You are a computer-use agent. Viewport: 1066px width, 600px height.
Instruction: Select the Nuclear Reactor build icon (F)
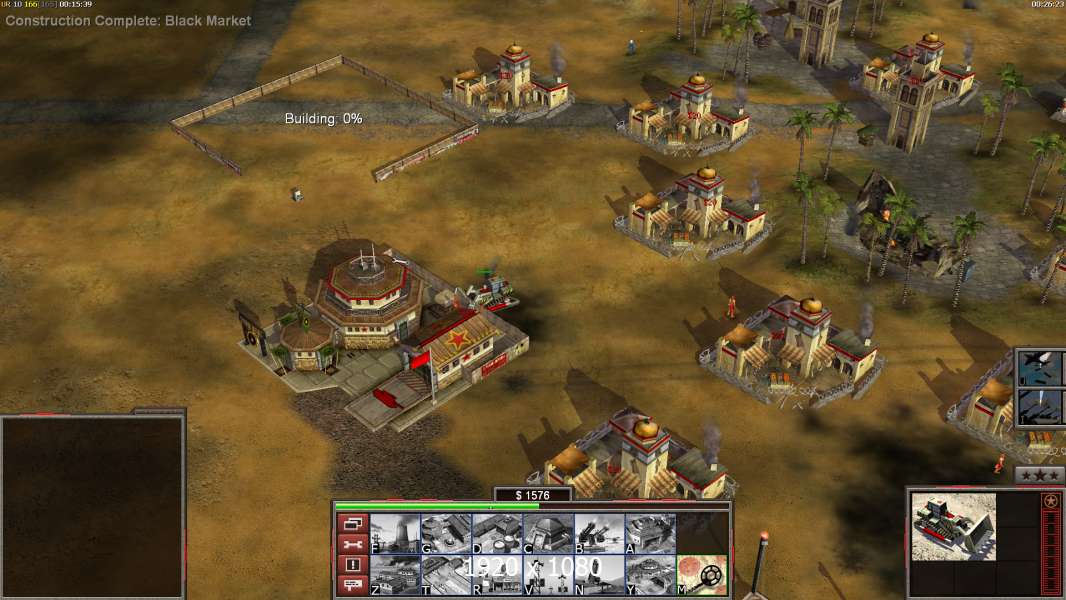pos(395,533)
